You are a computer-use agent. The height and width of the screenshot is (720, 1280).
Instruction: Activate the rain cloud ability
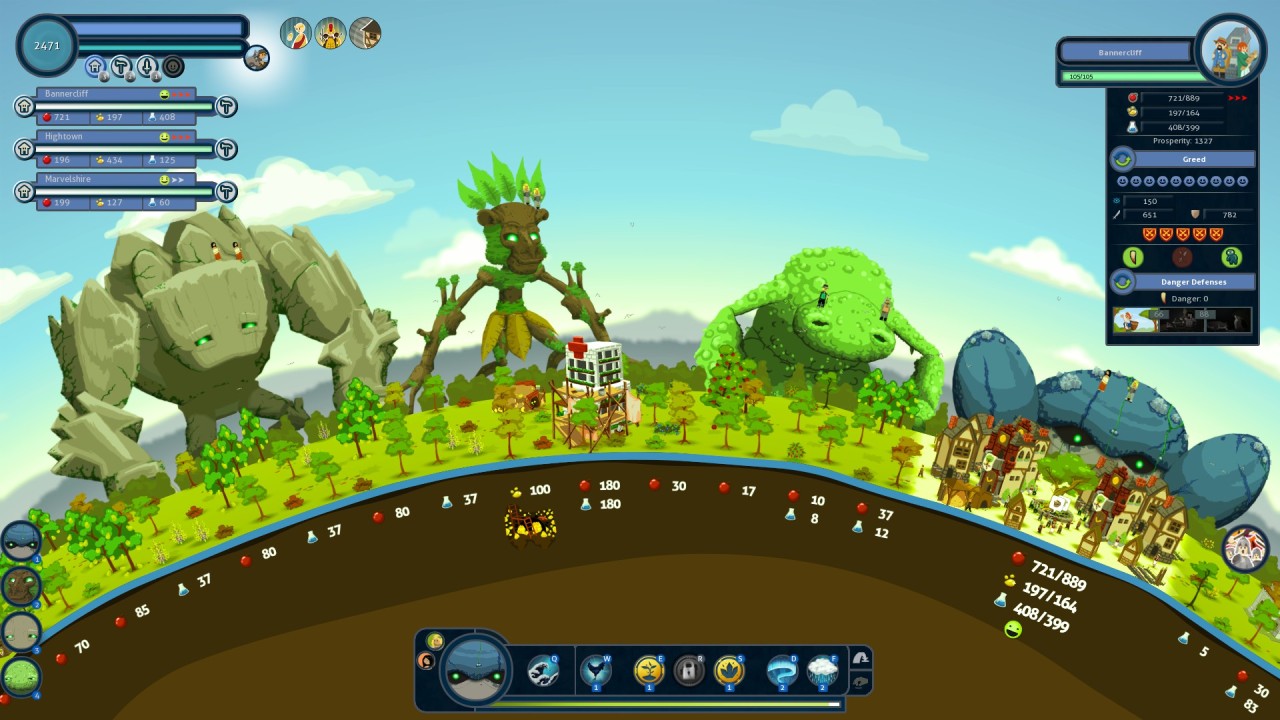(x=822, y=670)
